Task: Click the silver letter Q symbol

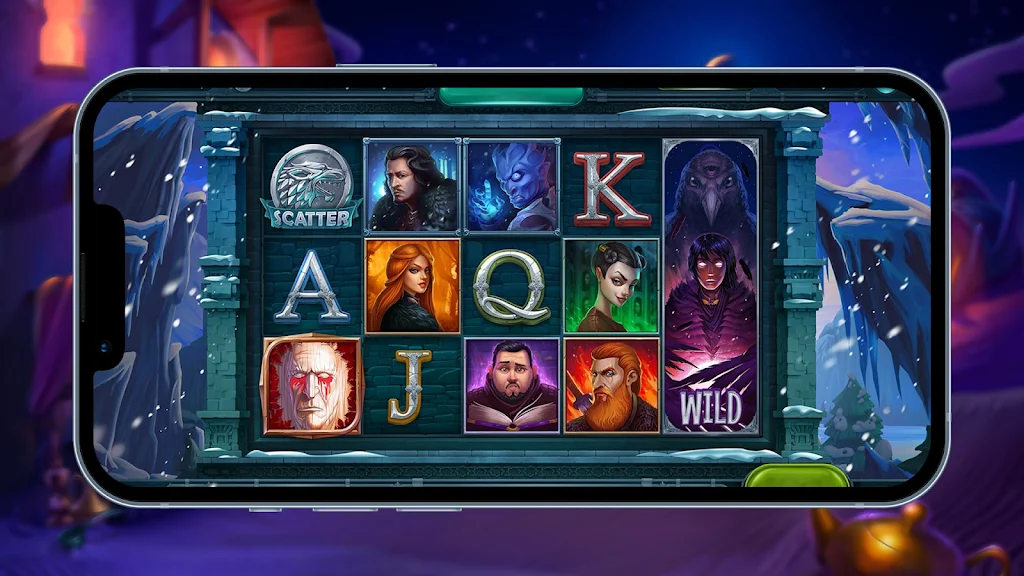Action: click(512, 286)
